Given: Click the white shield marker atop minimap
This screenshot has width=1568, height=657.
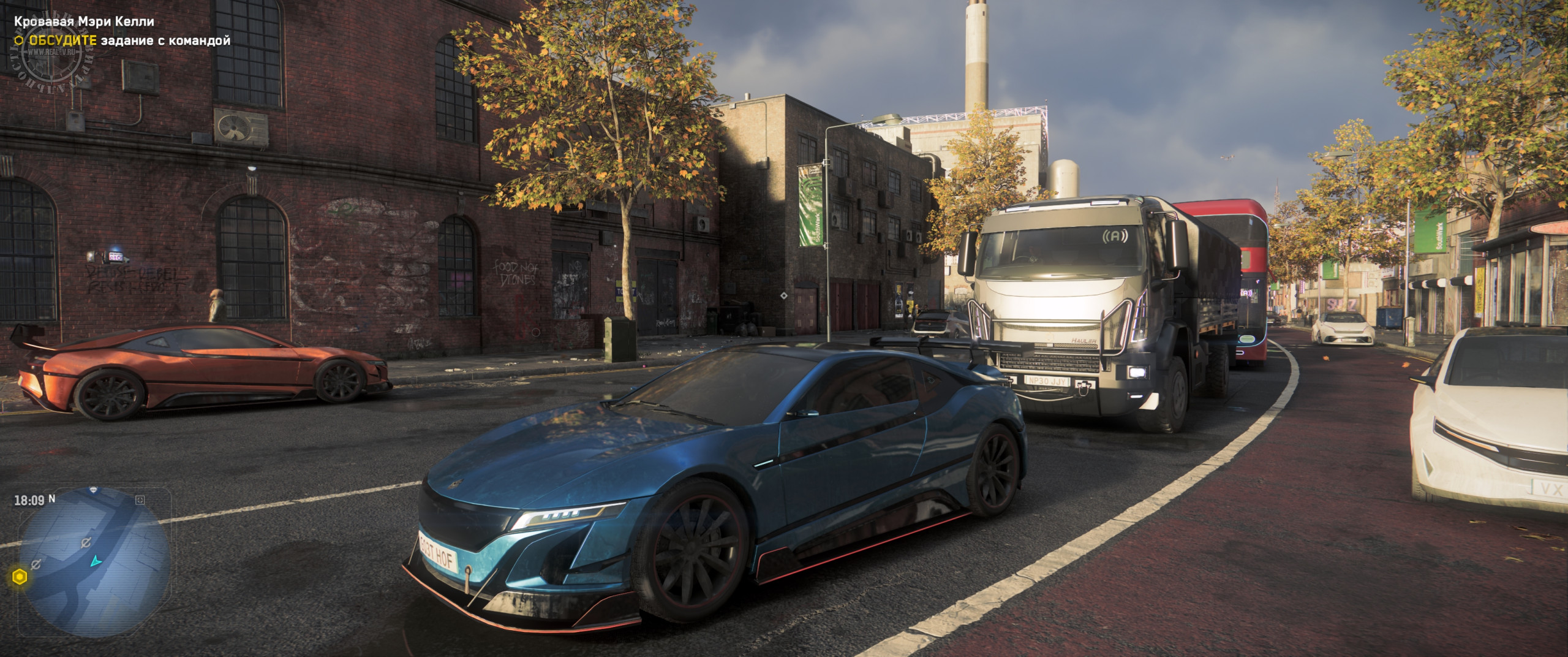Looking at the screenshot, I should [x=93, y=490].
